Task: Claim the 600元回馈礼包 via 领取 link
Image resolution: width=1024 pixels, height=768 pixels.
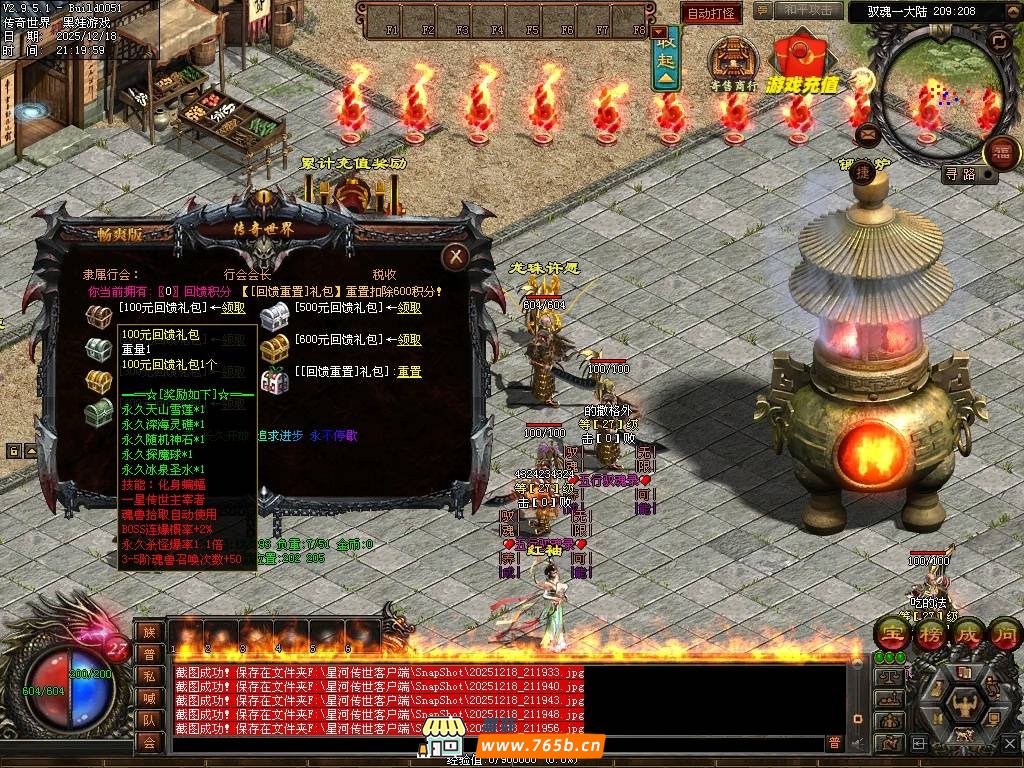Action: [x=409, y=340]
